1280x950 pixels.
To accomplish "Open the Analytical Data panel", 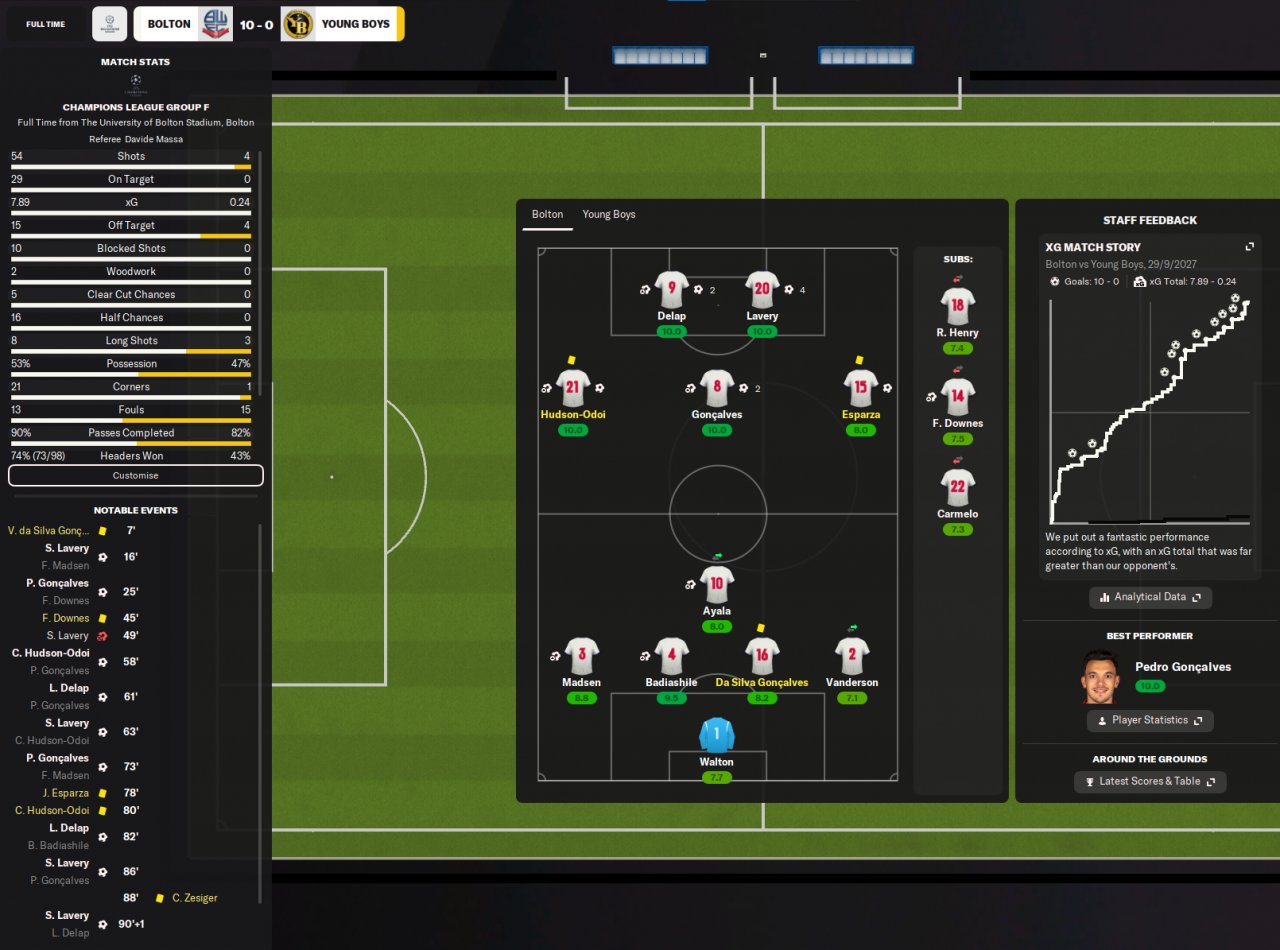I will (1150, 597).
